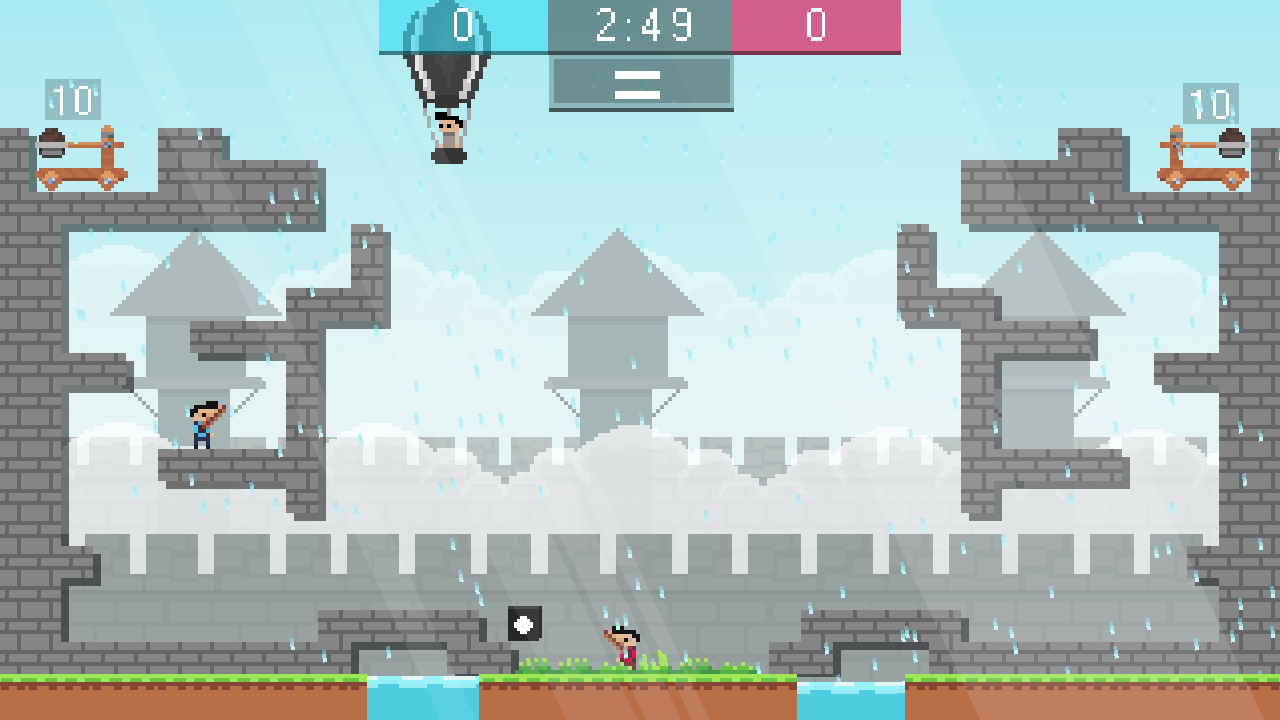This screenshot has height=720, width=1280.
Task: Pause the match using the equals button
Action: click(x=639, y=85)
